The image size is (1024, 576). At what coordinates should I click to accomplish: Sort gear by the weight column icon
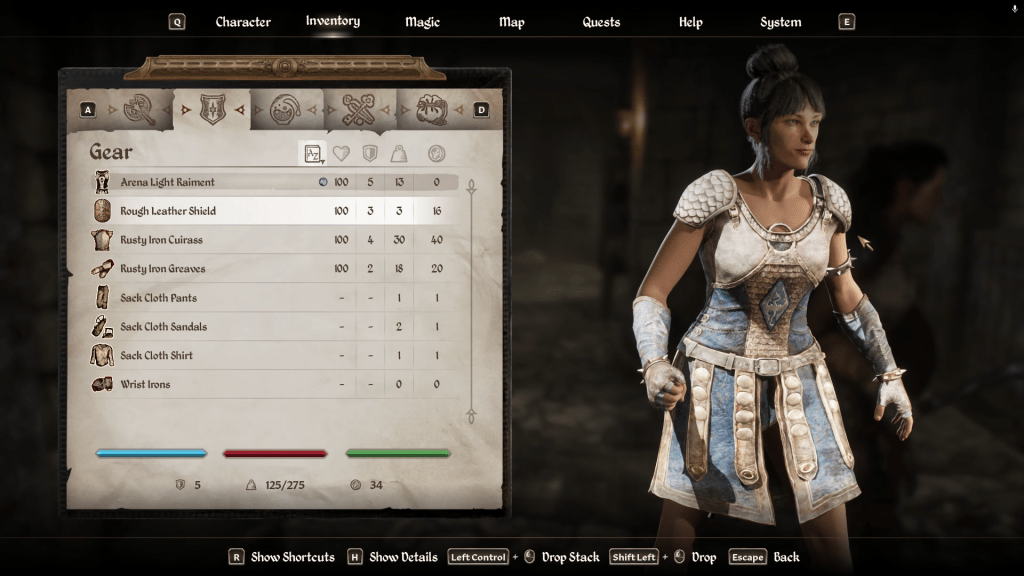point(399,153)
